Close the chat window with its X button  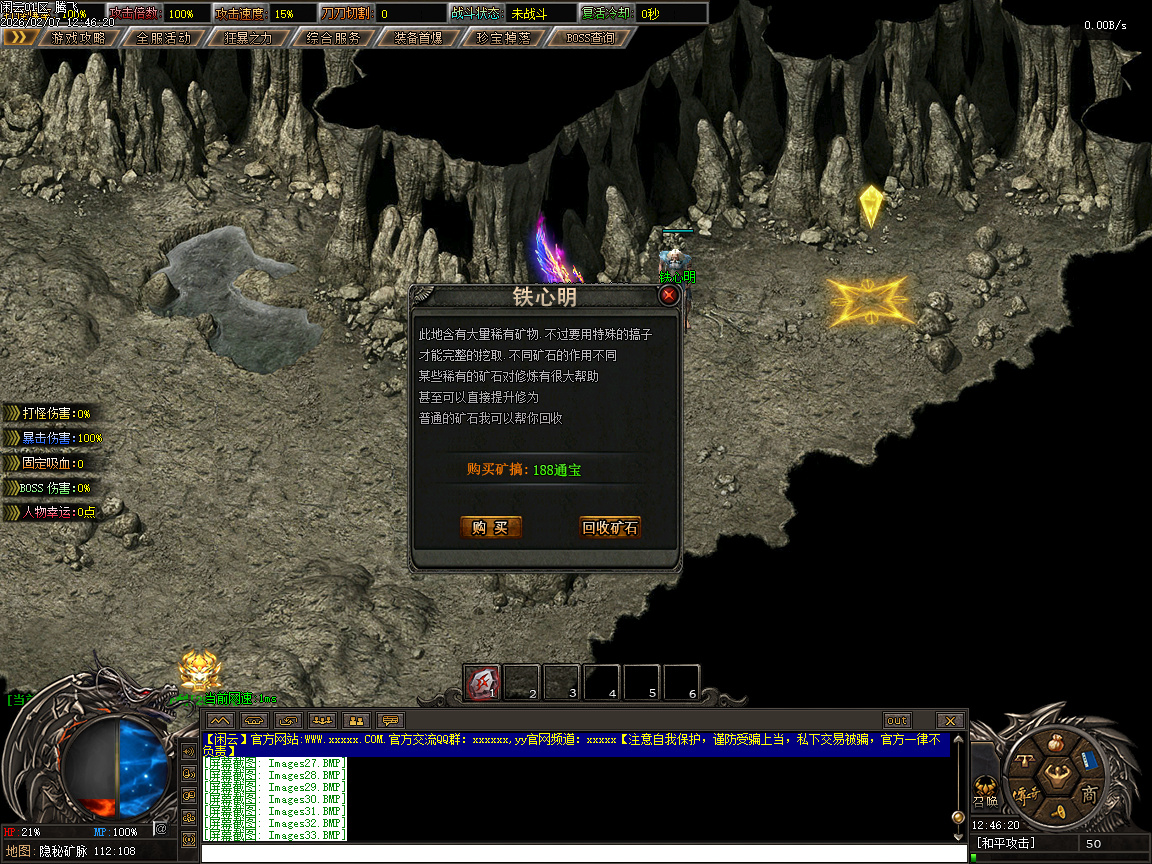pos(950,720)
